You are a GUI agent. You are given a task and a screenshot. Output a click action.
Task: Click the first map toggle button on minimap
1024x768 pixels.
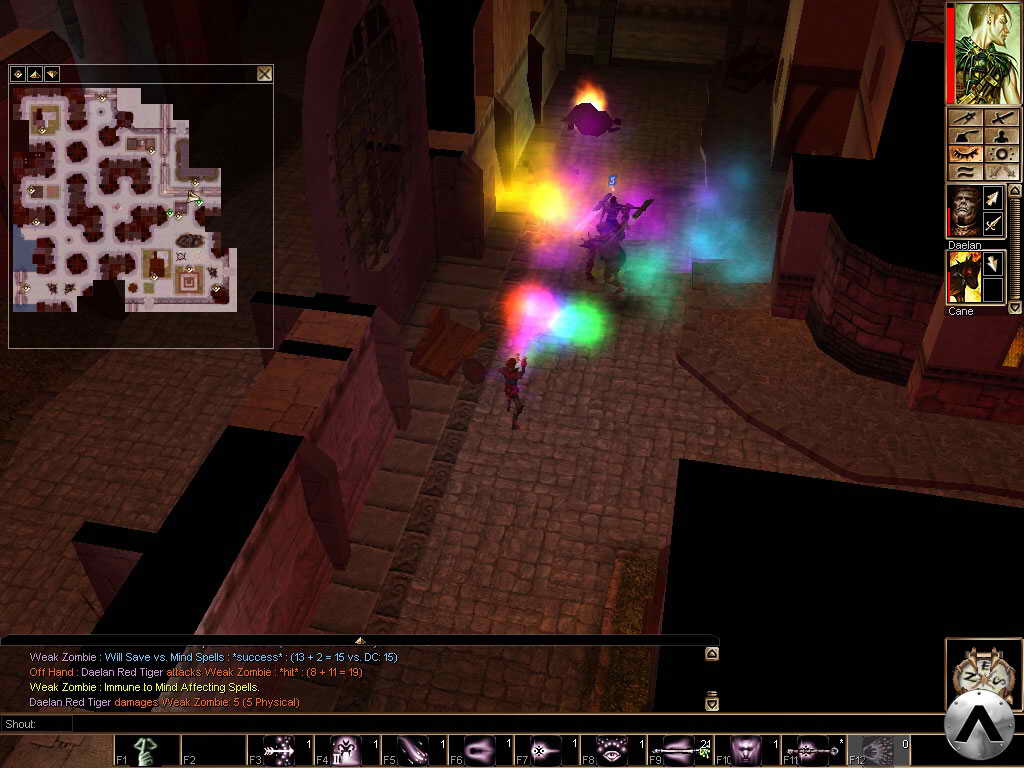click(17, 74)
